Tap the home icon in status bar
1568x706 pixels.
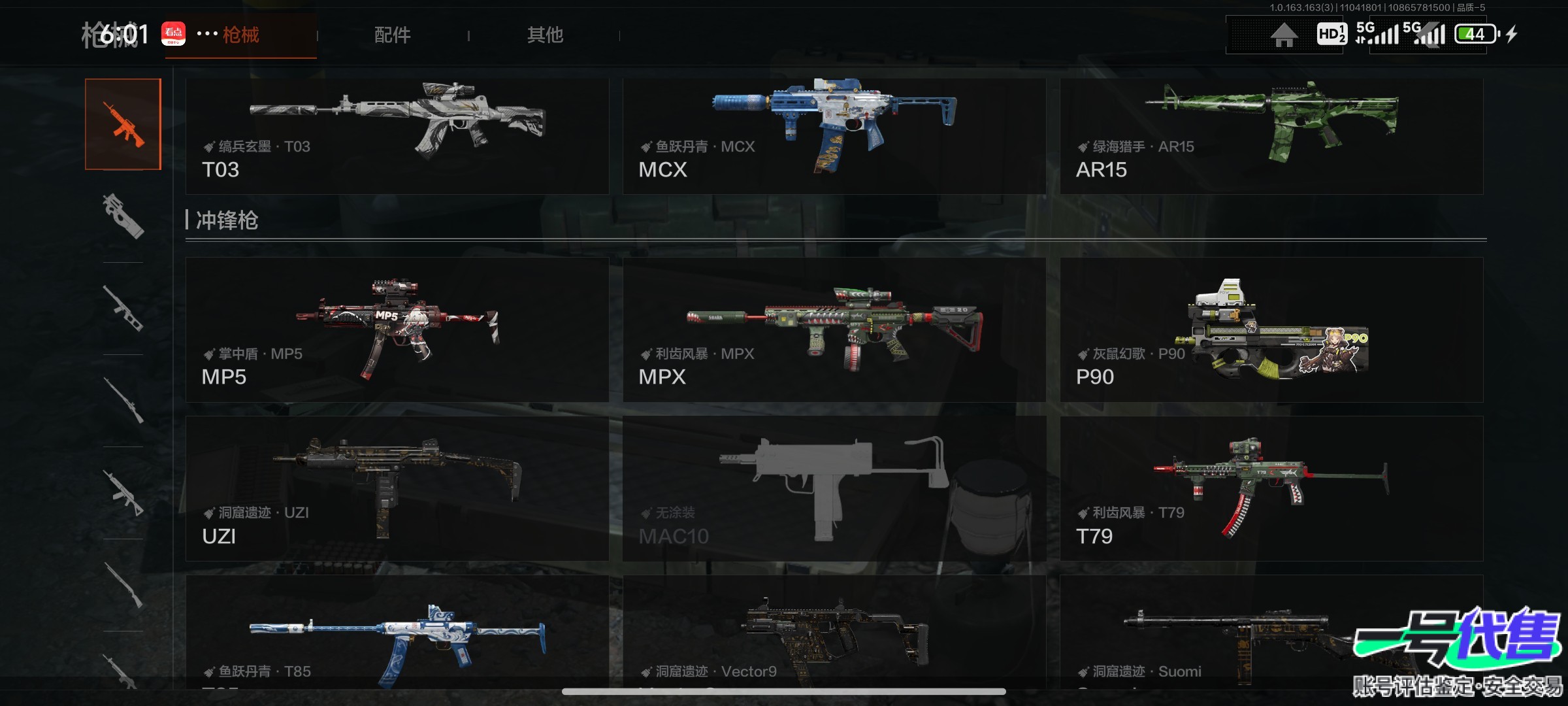[1284, 35]
